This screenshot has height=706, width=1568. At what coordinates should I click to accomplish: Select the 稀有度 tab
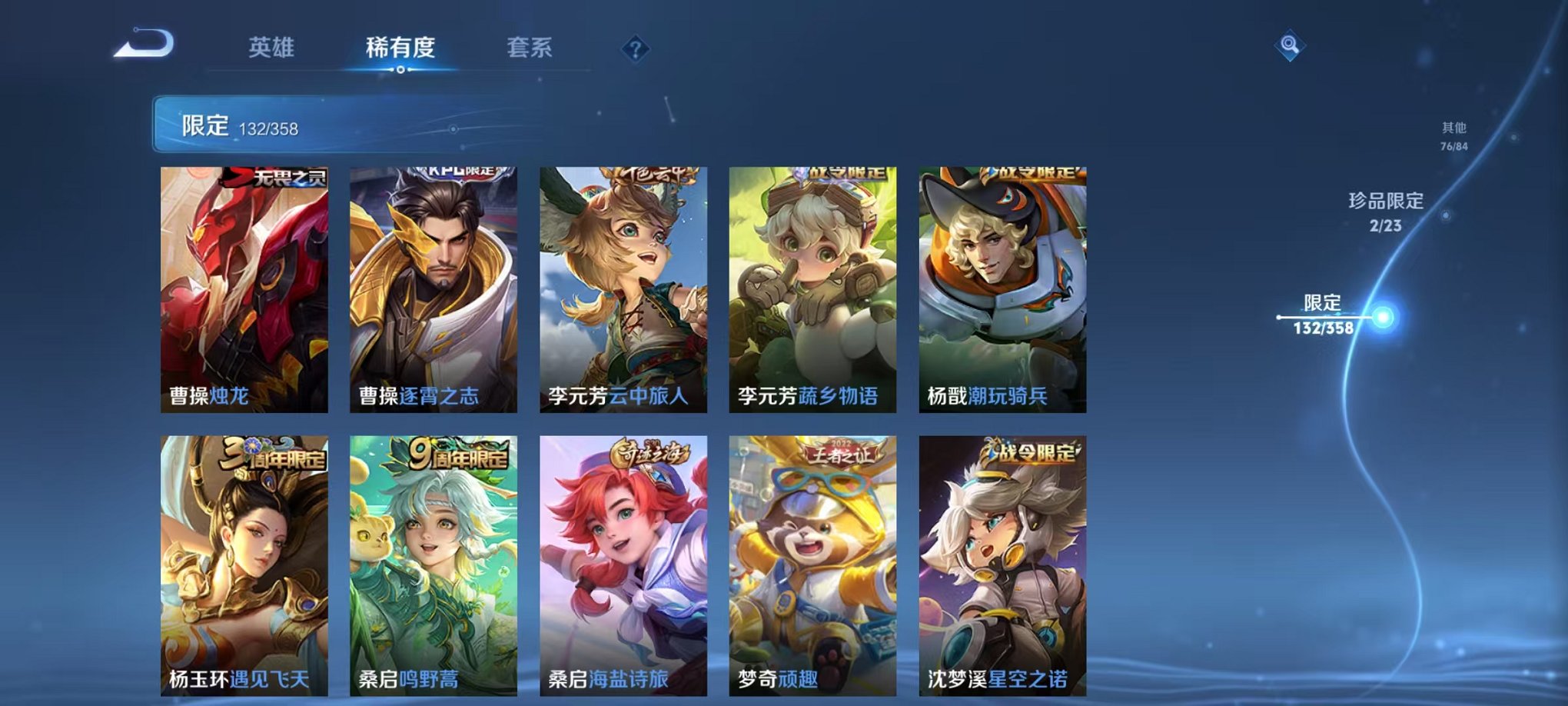tap(399, 46)
